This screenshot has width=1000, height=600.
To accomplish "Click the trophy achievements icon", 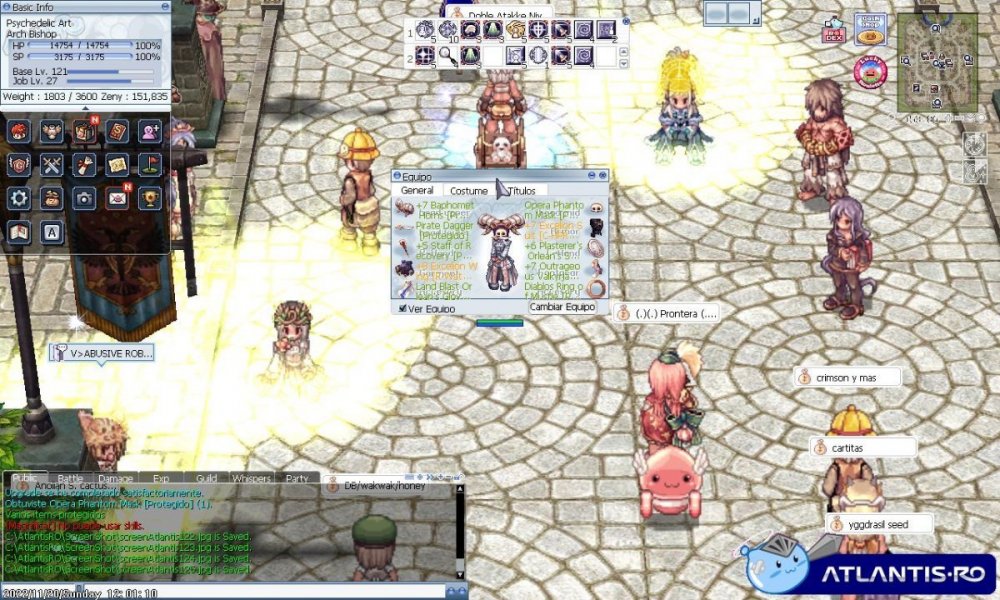I will (150, 197).
